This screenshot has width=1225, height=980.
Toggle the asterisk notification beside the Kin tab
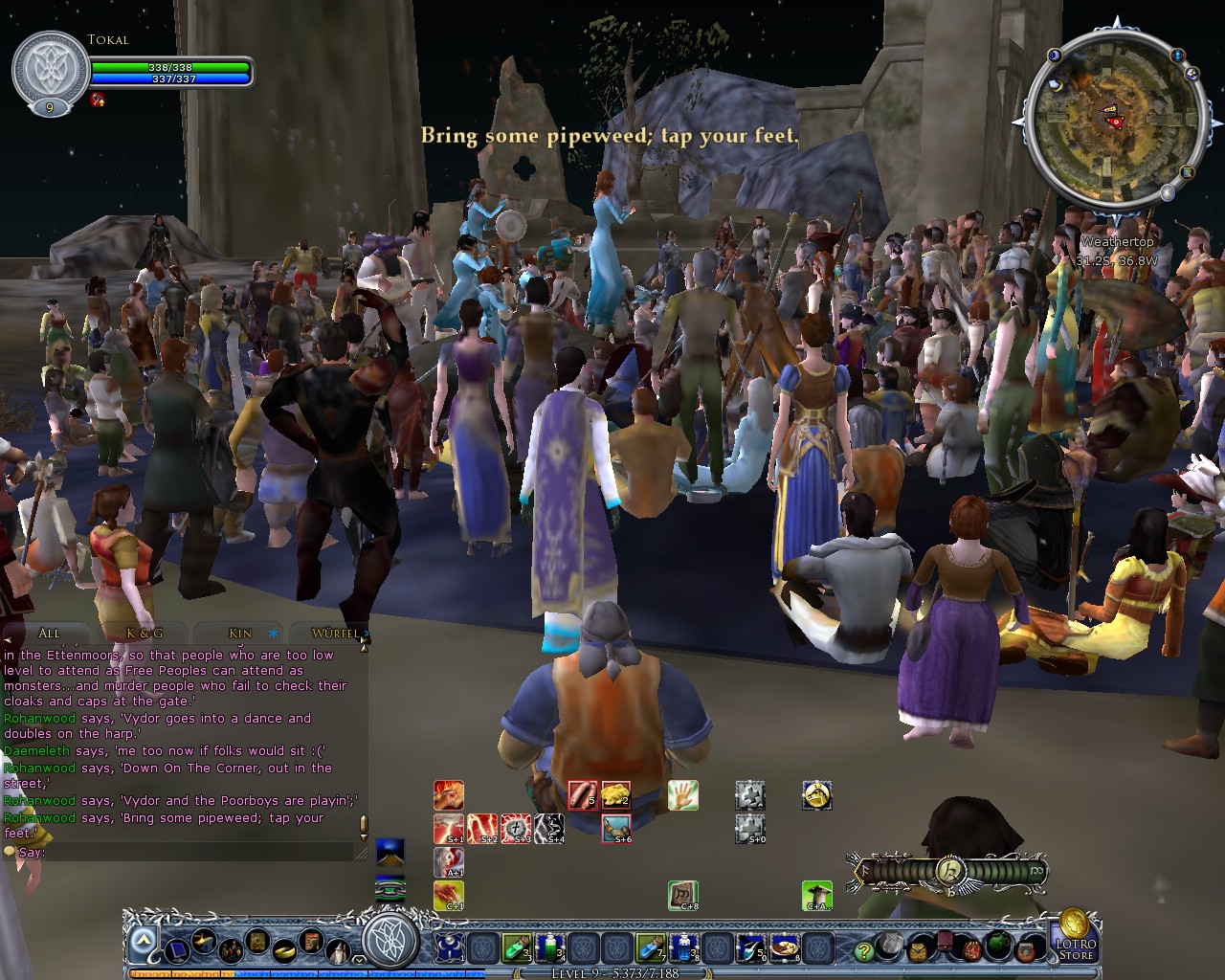click(x=274, y=634)
